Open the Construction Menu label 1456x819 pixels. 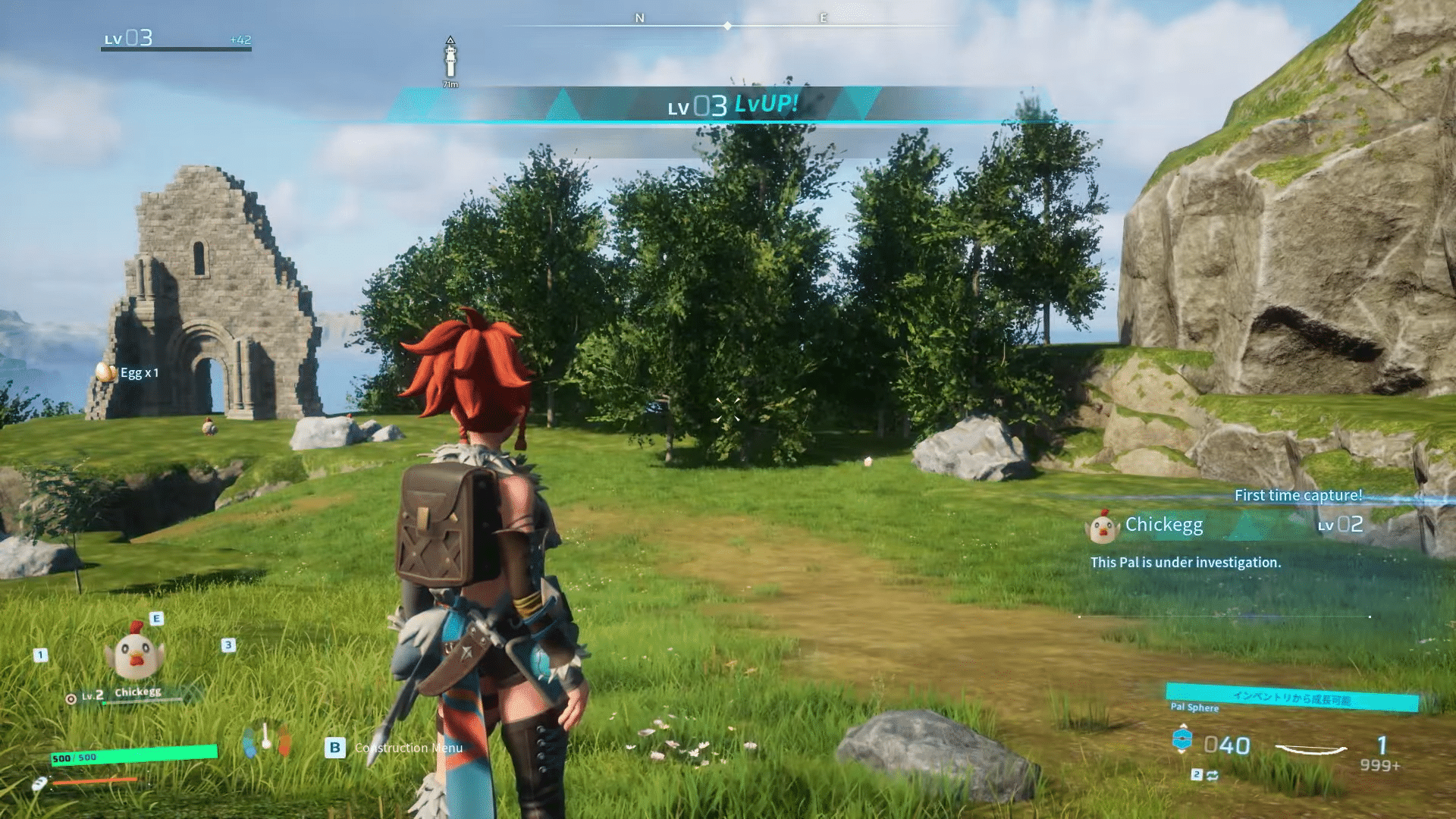click(408, 748)
